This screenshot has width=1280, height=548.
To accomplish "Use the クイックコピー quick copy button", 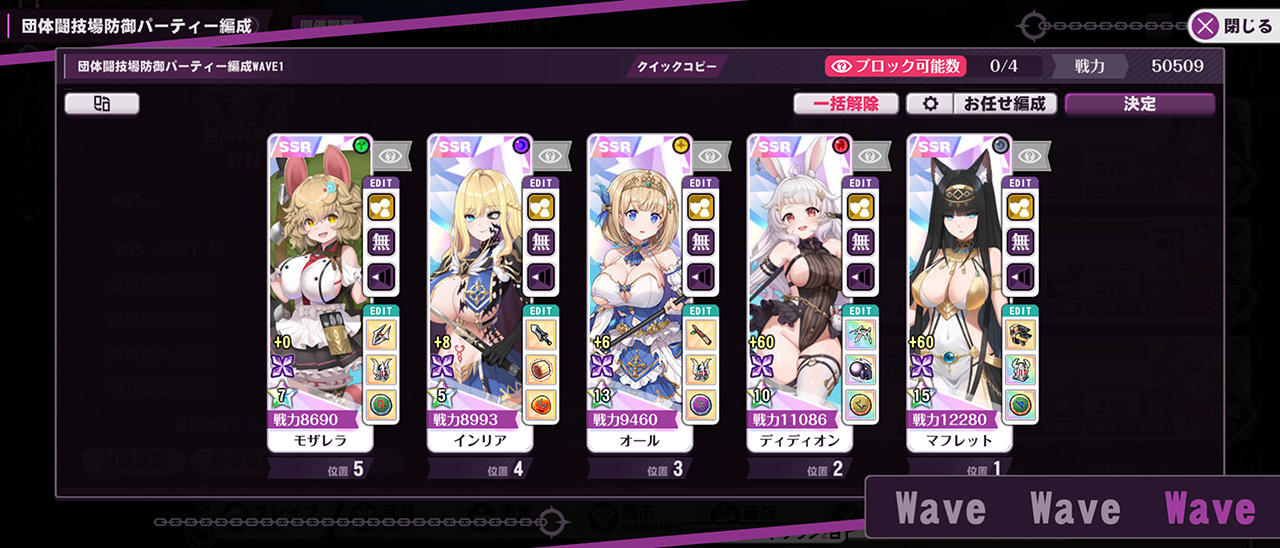I will click(677, 67).
